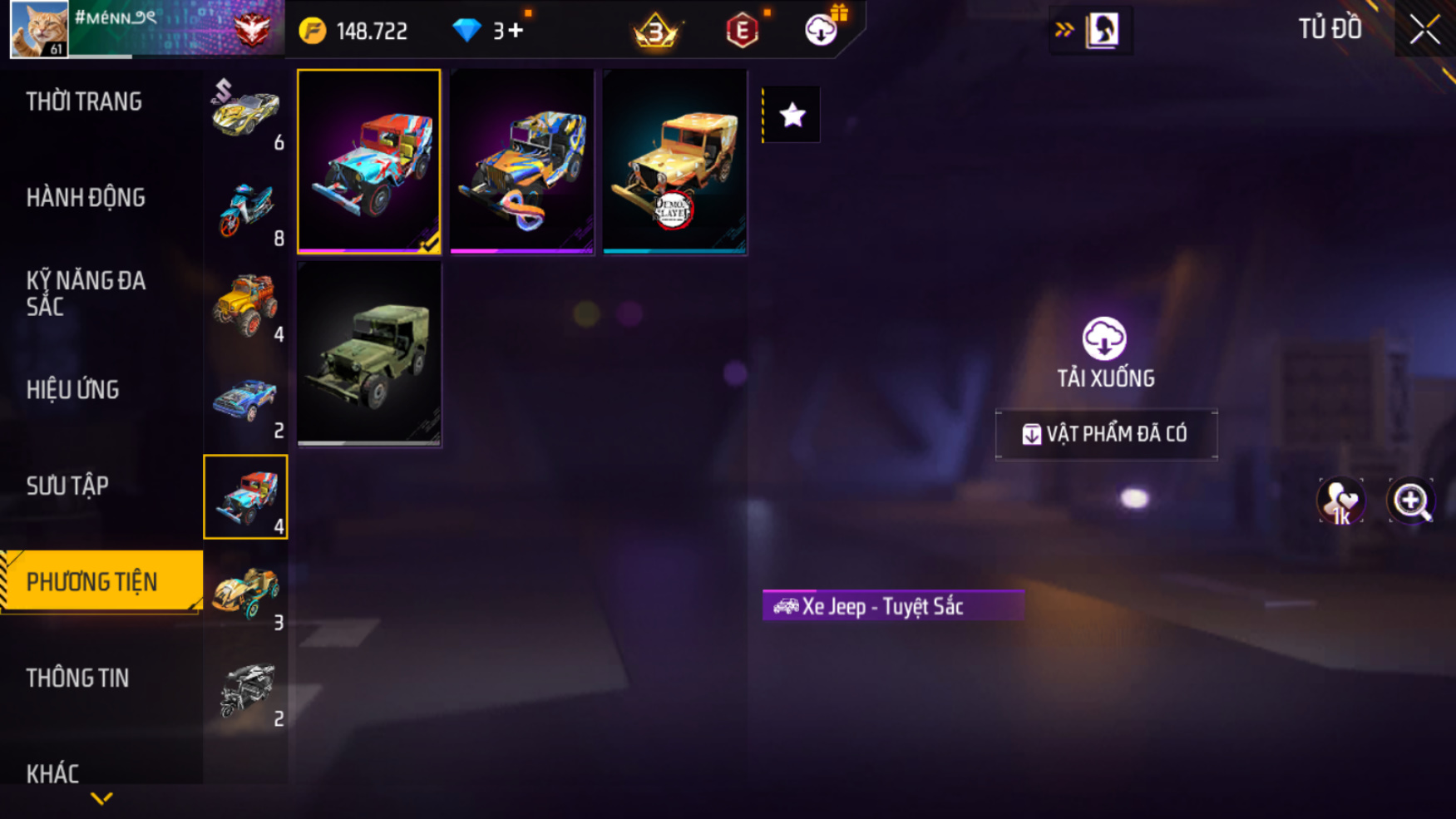Open the Hiệu Ứng tab

73,390
